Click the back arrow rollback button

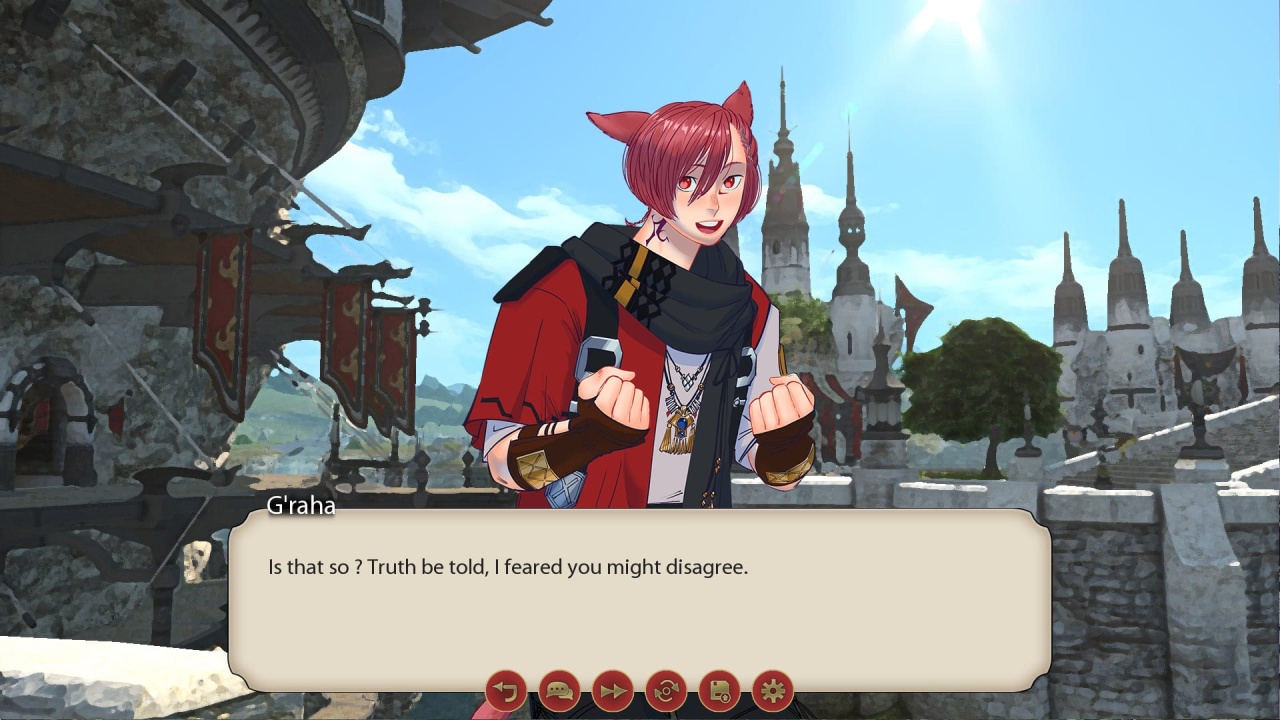pyautogui.click(x=506, y=691)
